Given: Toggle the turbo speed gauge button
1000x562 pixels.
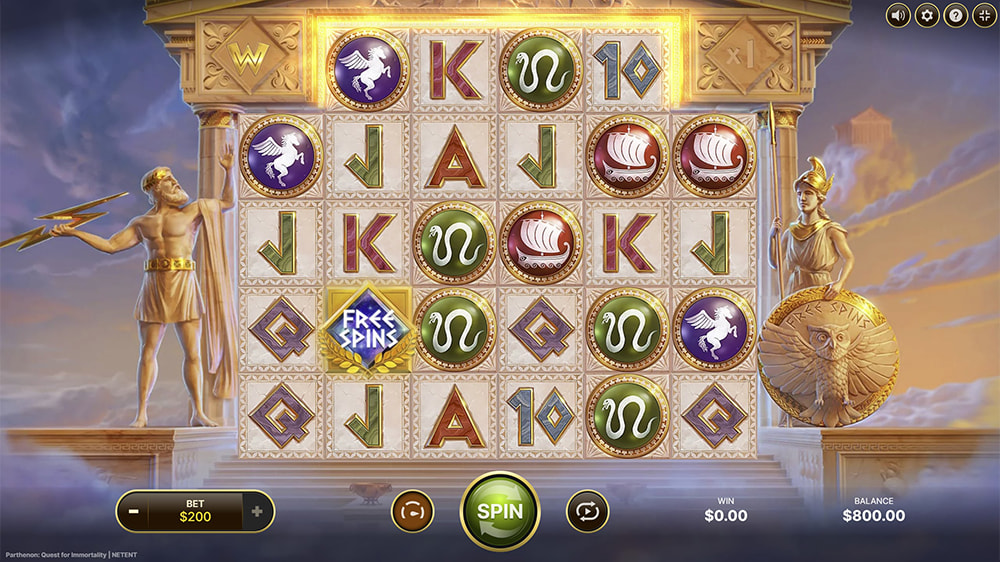Looking at the screenshot, I should (412, 511).
